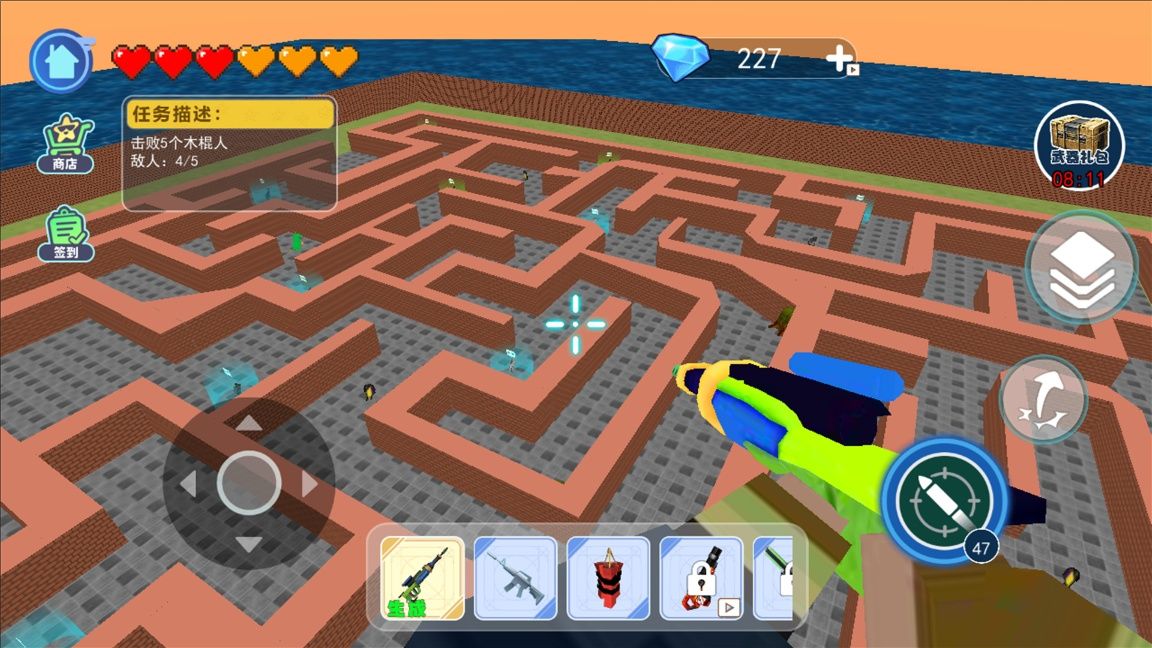This screenshot has width=1152, height=648.
Task: Unlock the locked video-ad weapon slot
Action: point(701,578)
